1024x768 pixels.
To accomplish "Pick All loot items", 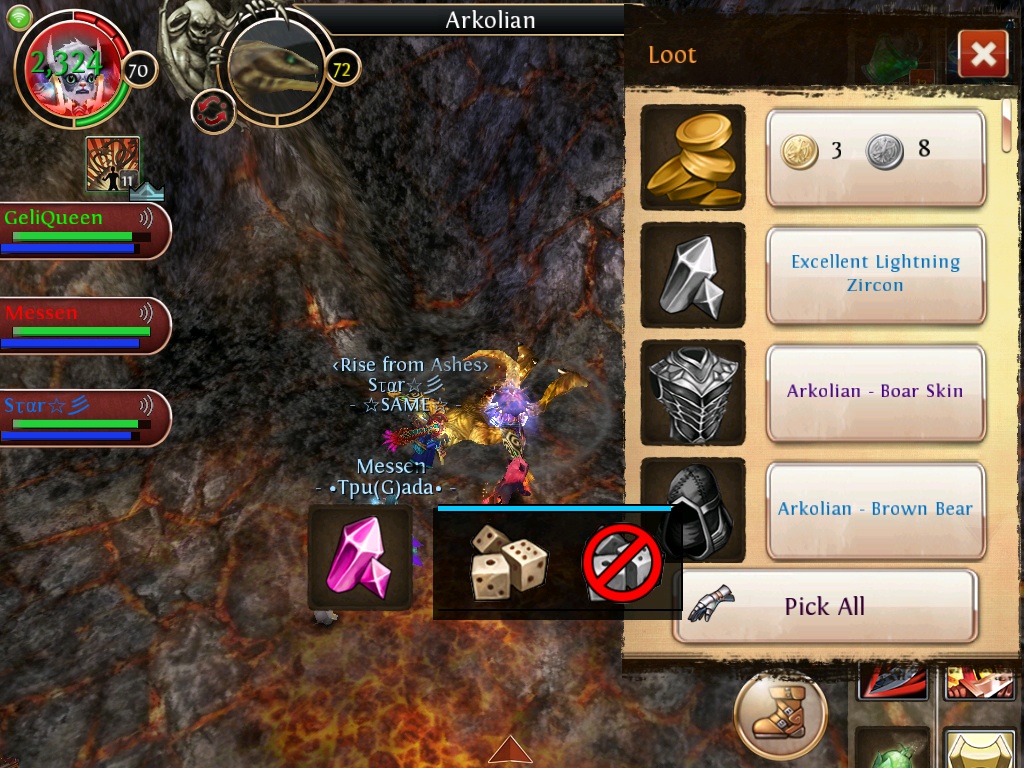I will (824, 606).
